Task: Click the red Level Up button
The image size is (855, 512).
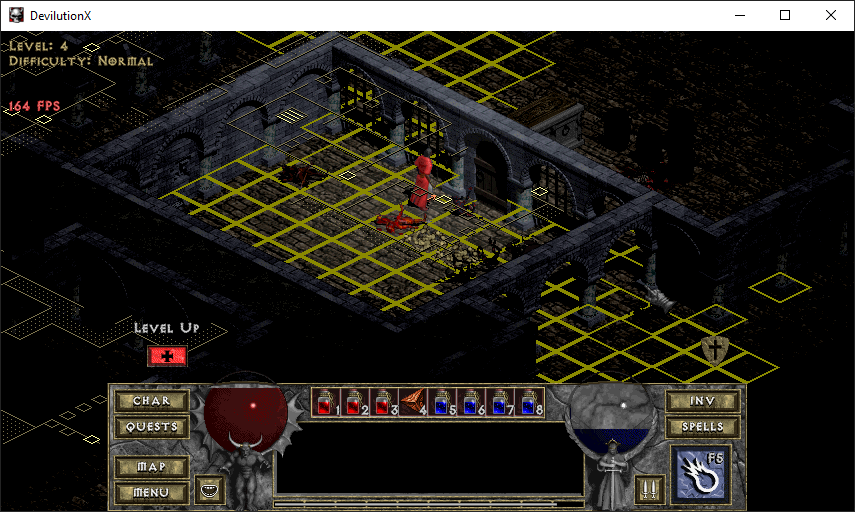Action: coord(167,356)
